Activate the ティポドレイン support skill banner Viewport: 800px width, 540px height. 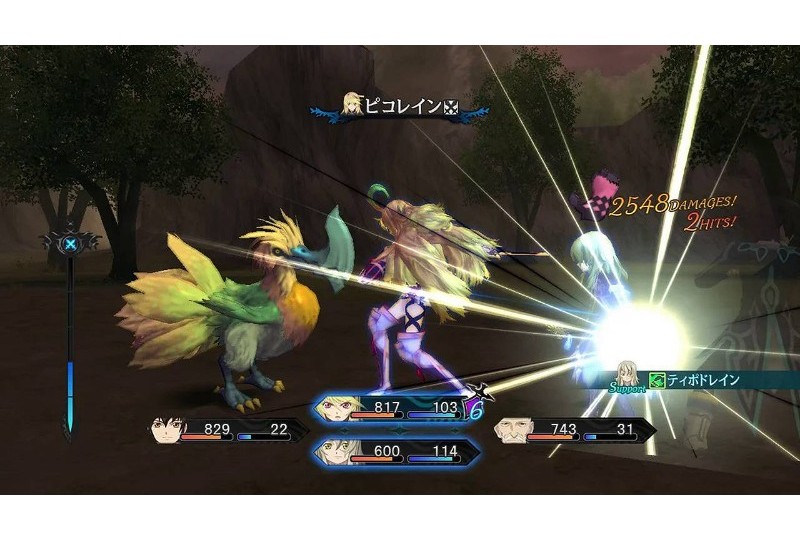coord(702,380)
